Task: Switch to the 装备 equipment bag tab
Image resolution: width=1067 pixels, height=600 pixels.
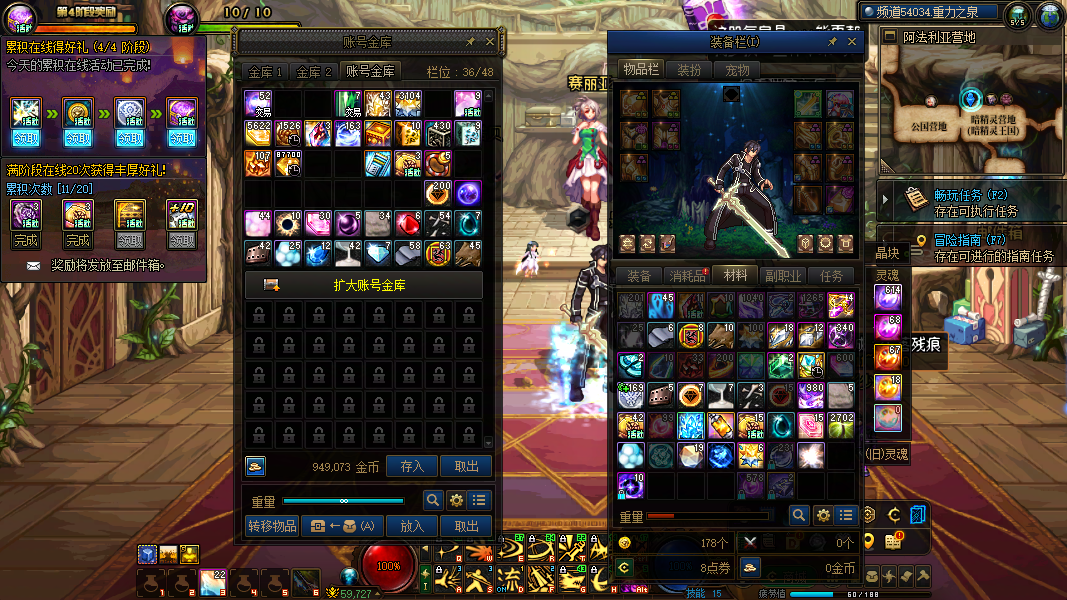Action: [639, 276]
